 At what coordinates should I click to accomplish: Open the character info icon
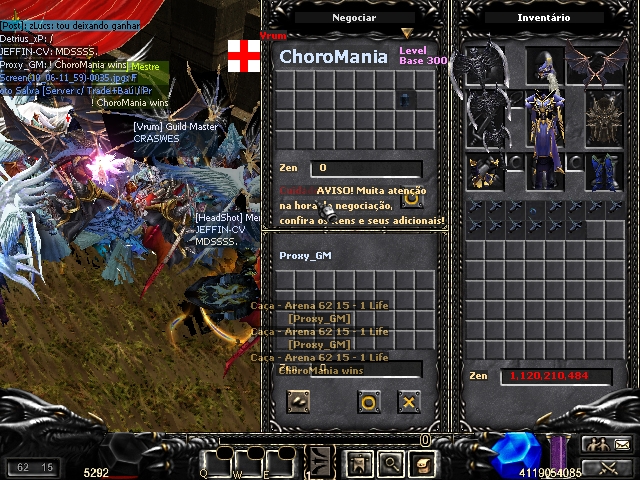pos(359,463)
